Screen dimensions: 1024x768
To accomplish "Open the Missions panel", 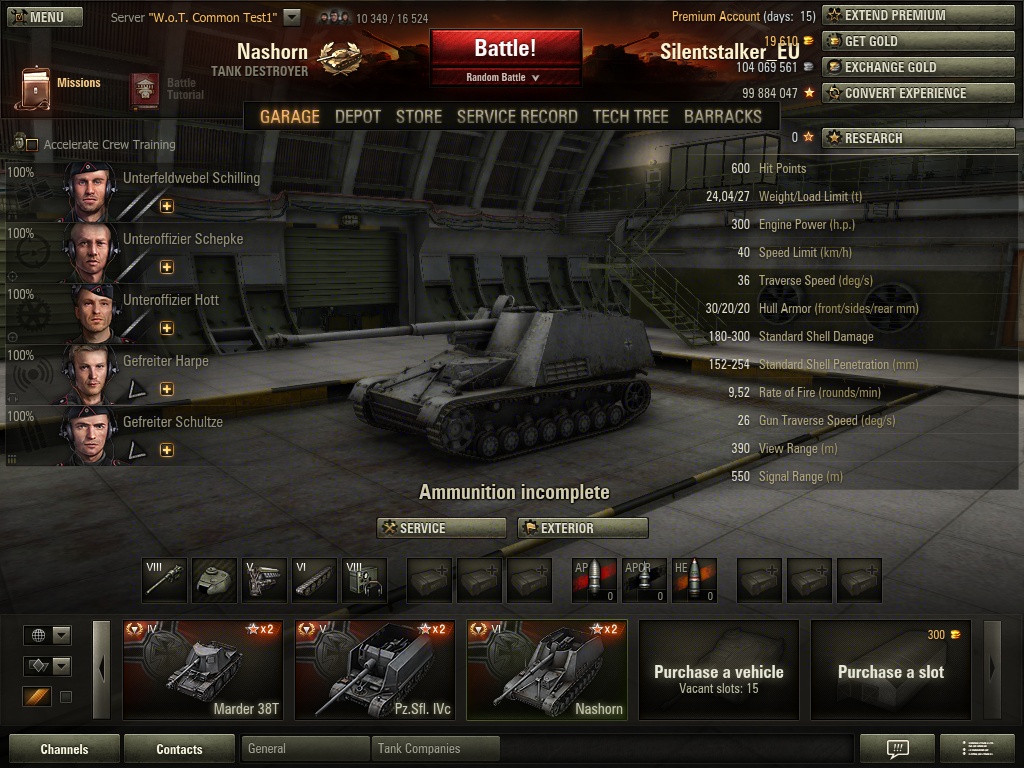I will click(60, 86).
